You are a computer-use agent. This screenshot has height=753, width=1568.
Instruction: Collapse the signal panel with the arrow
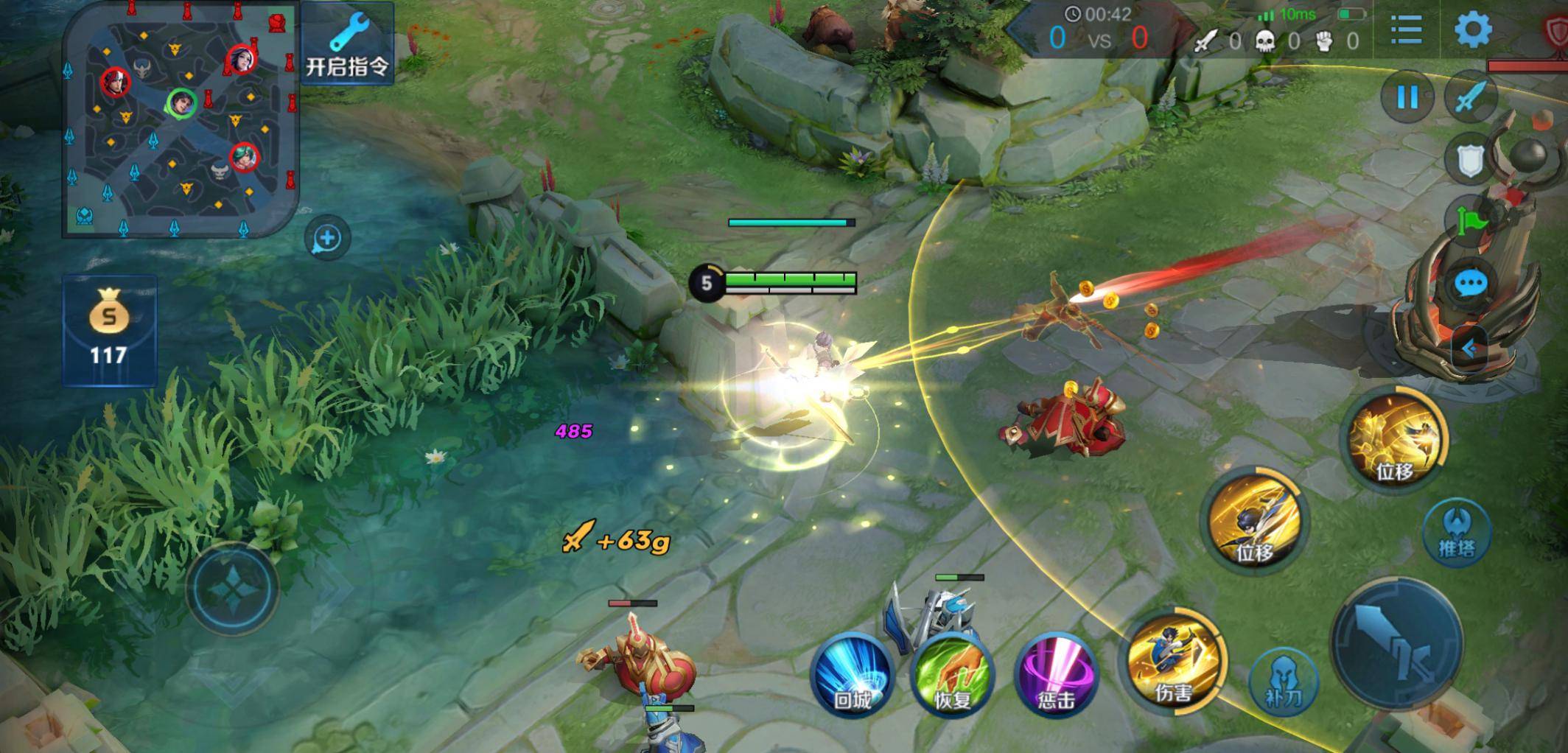coord(1469,349)
